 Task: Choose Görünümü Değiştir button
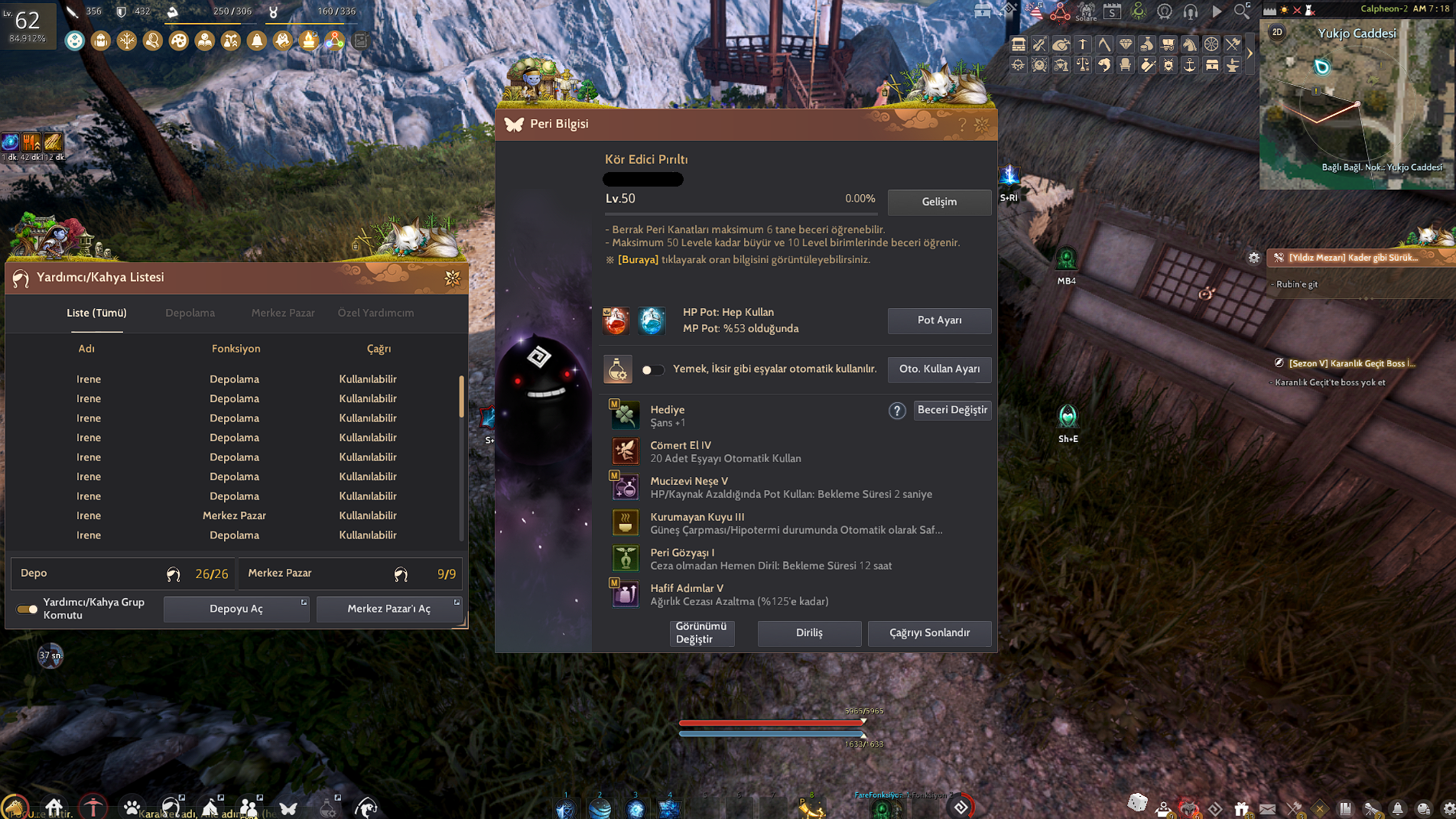click(701, 633)
